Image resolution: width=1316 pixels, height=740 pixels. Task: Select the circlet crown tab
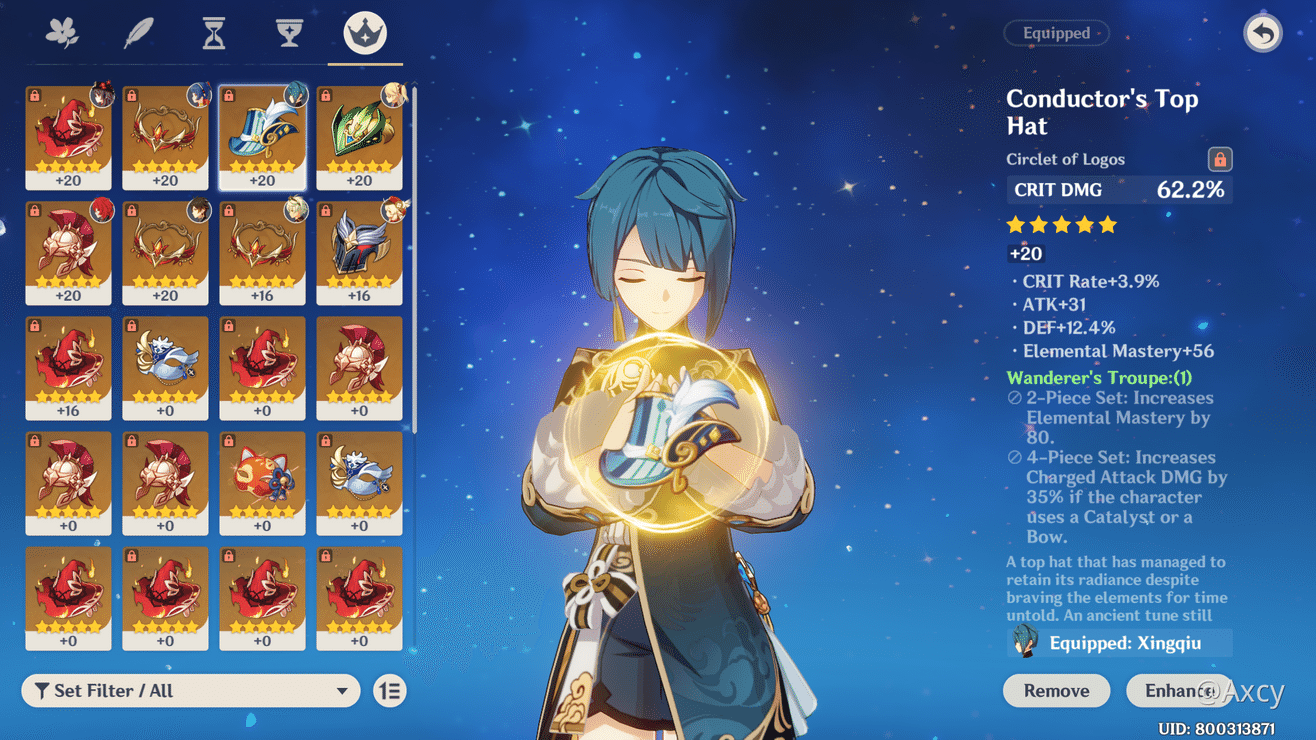pos(365,33)
